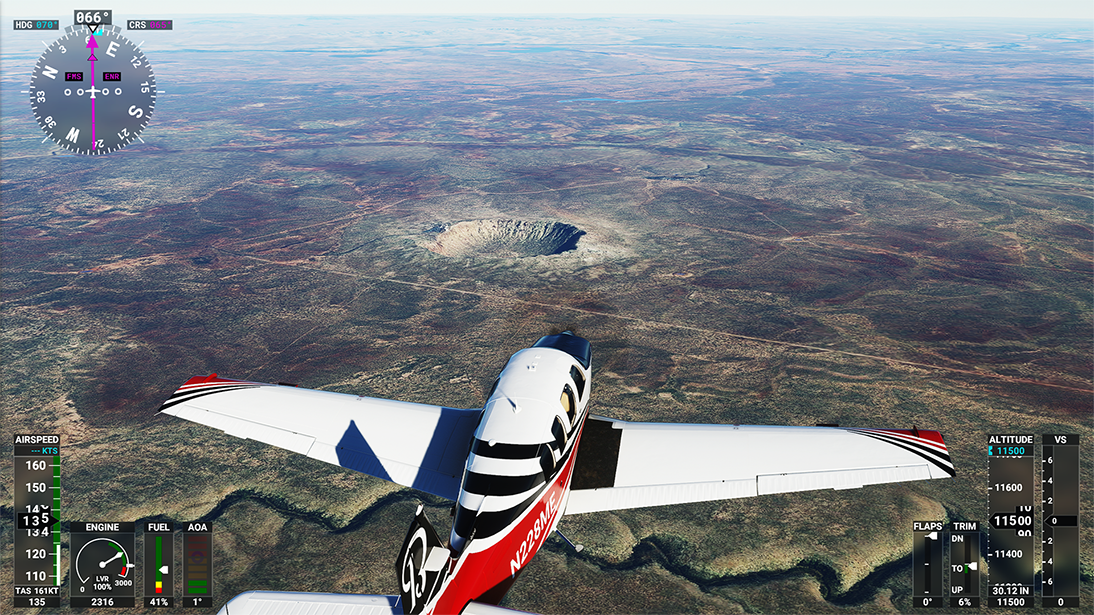
Task: Click the ALTITUDE tape
Action: pos(1010,520)
